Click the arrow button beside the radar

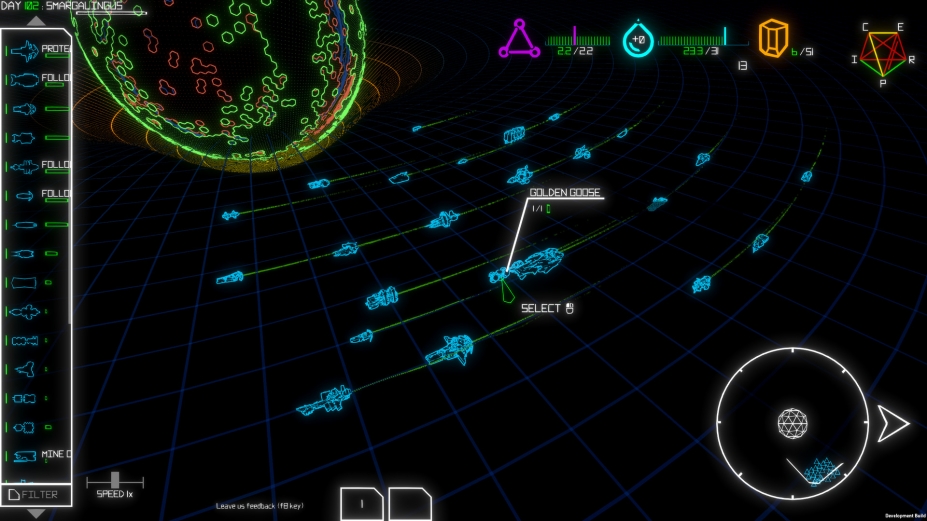[892, 423]
